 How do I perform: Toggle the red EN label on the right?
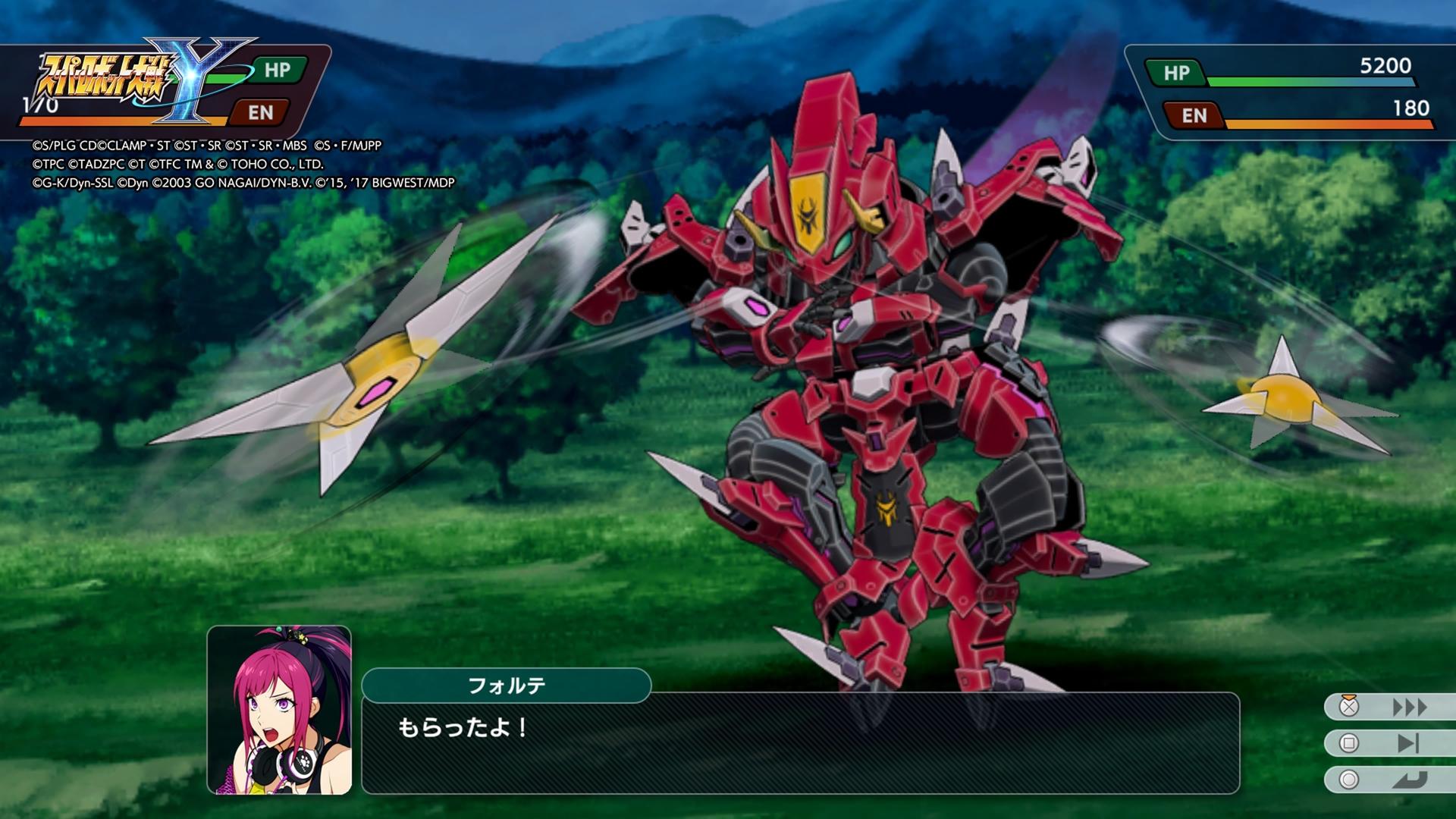click(1193, 115)
